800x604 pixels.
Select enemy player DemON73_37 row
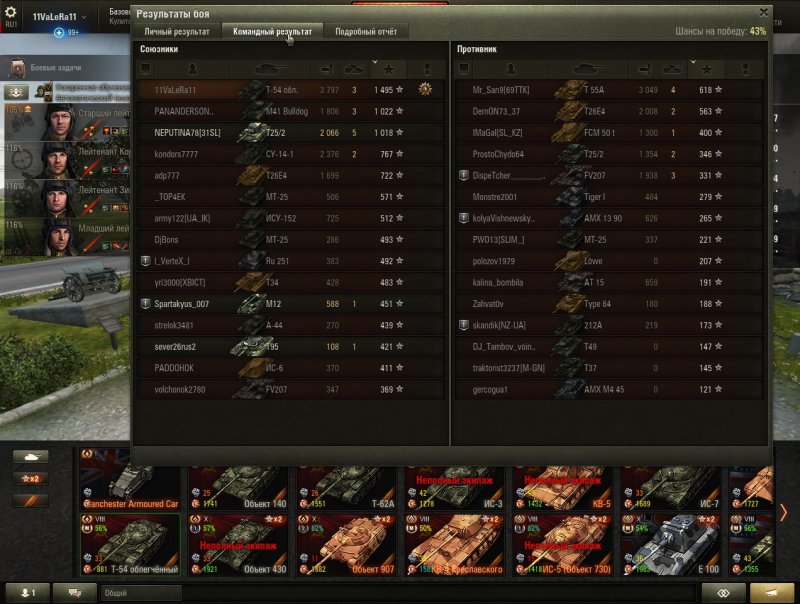pos(608,111)
